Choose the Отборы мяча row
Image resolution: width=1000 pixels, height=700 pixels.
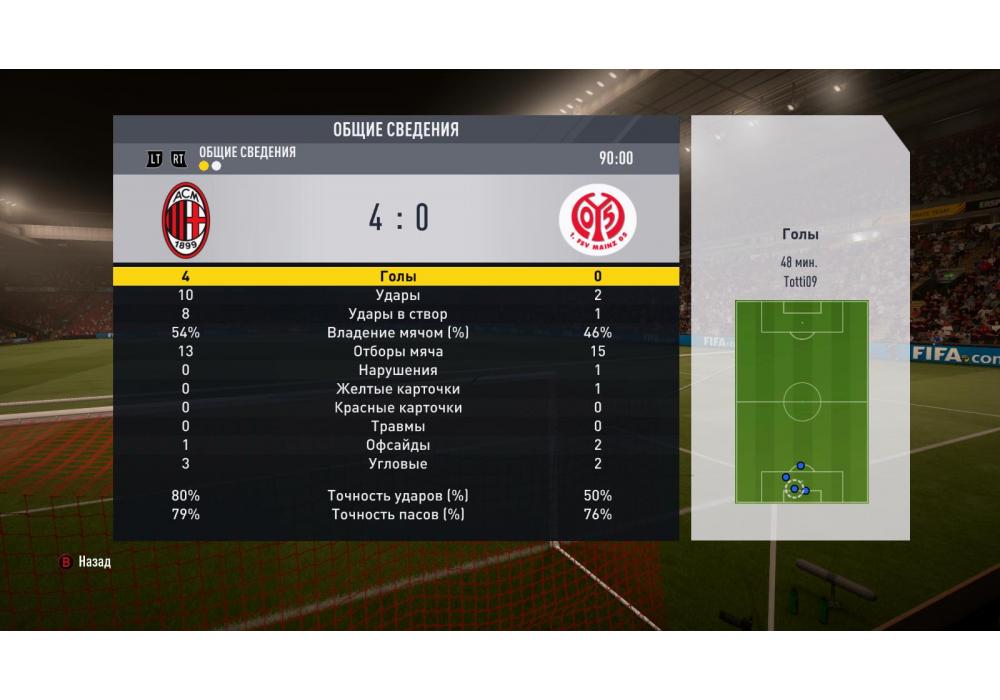pyautogui.click(x=397, y=352)
